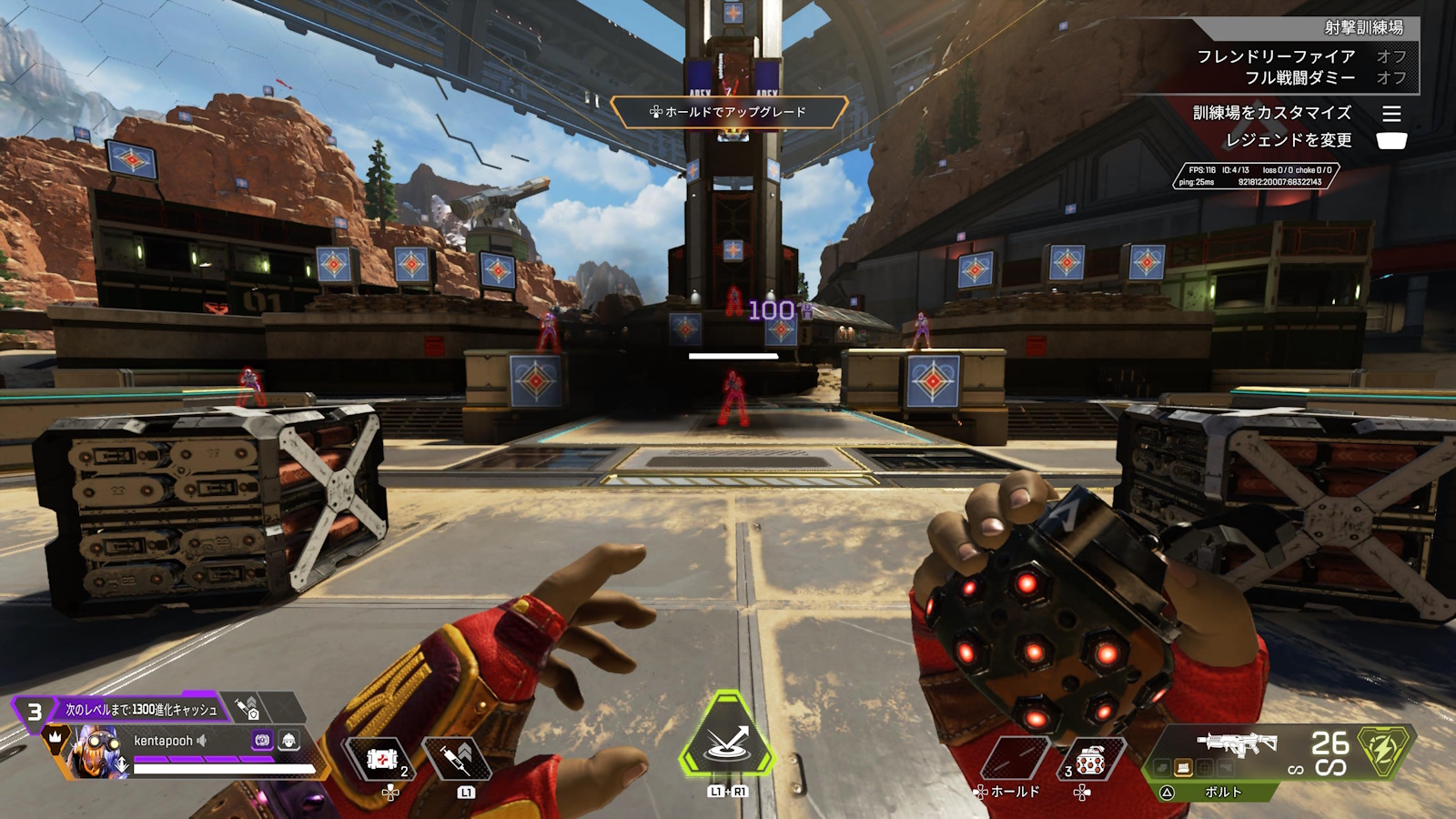Click the syringe upgrade perk icon

pyautogui.click(x=247, y=707)
